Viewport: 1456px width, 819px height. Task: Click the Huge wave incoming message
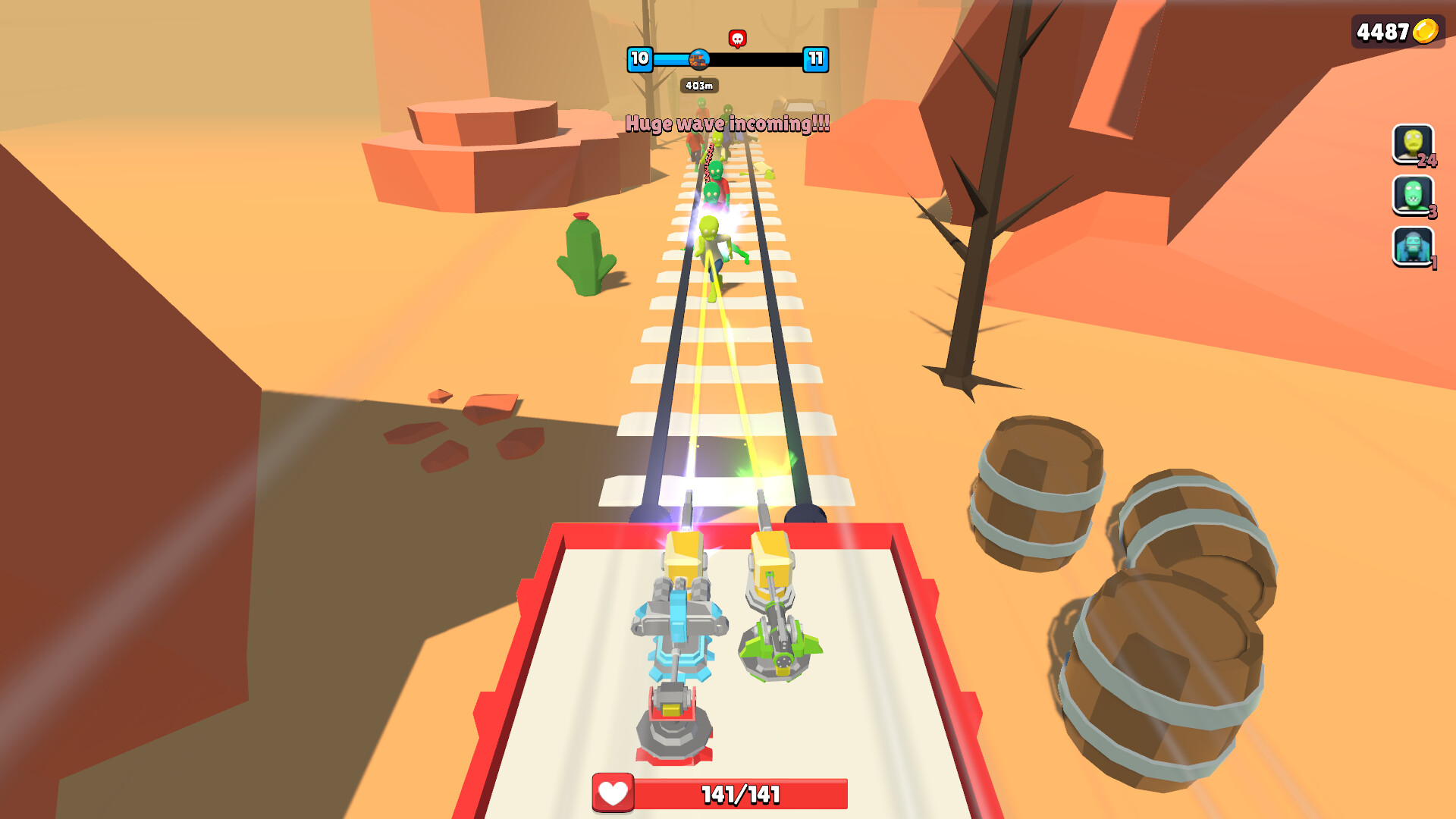click(726, 123)
